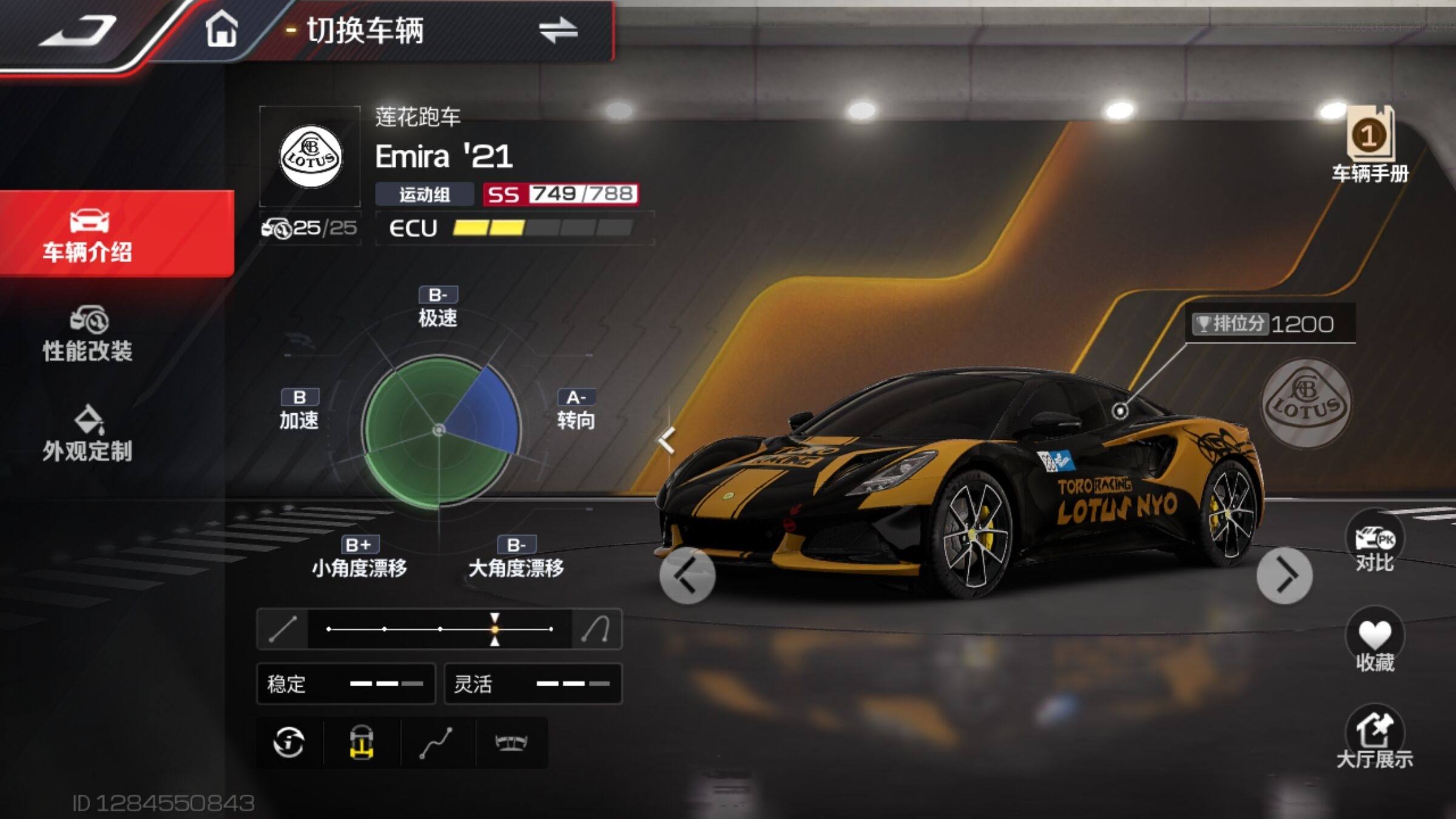Click the round Lotus emblem badge

coord(1306,403)
